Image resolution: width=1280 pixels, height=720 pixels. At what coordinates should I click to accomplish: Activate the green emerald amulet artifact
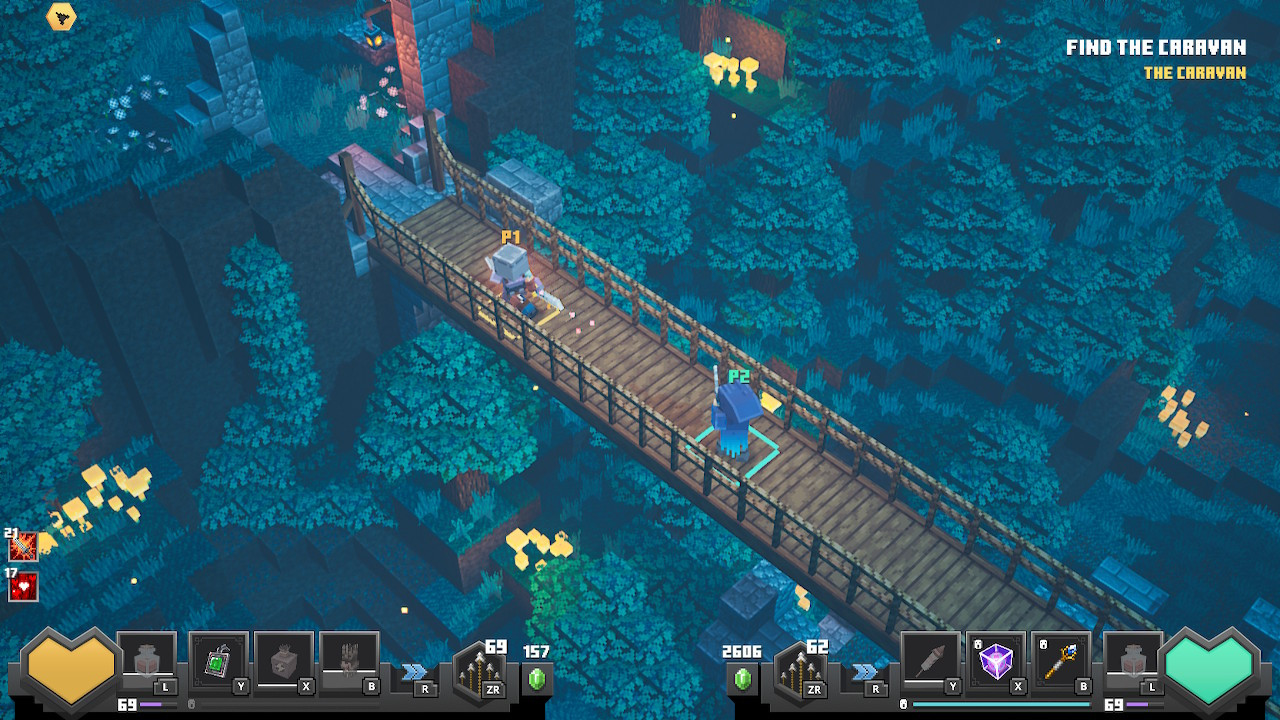[x=218, y=661]
